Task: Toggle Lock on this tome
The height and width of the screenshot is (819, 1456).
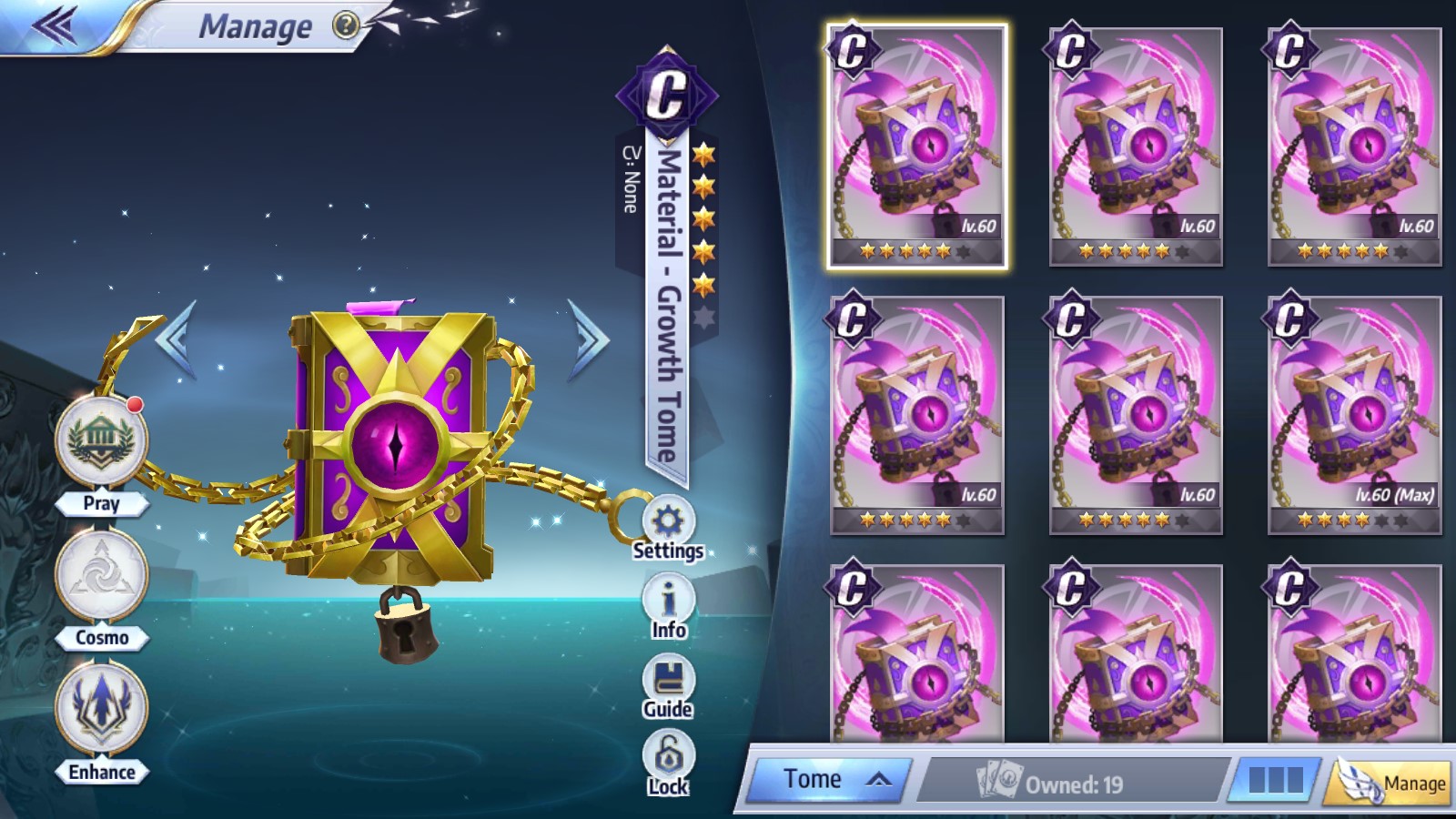Action: pyautogui.click(x=668, y=763)
